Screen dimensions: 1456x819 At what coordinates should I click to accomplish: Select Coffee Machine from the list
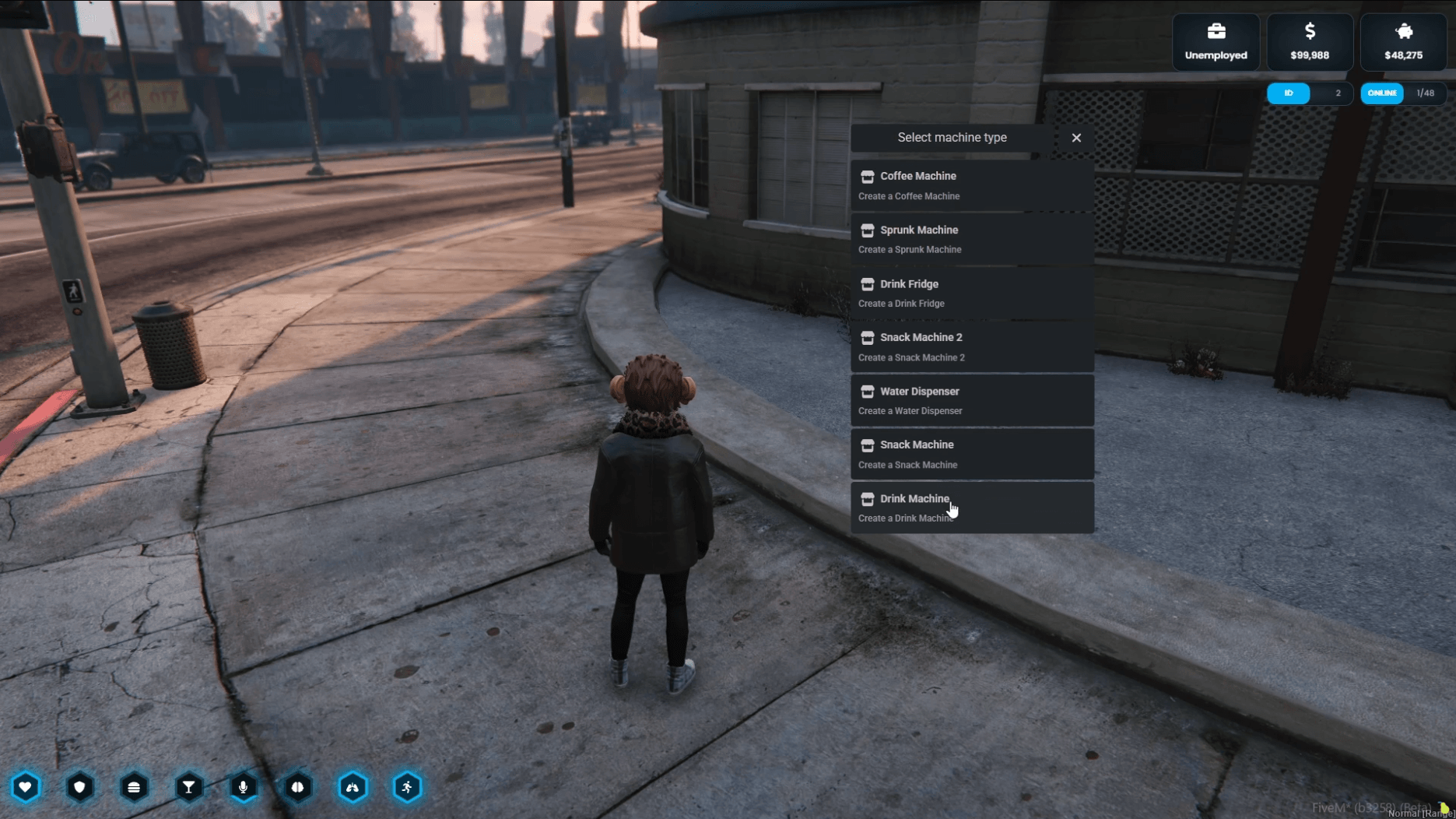click(x=971, y=185)
